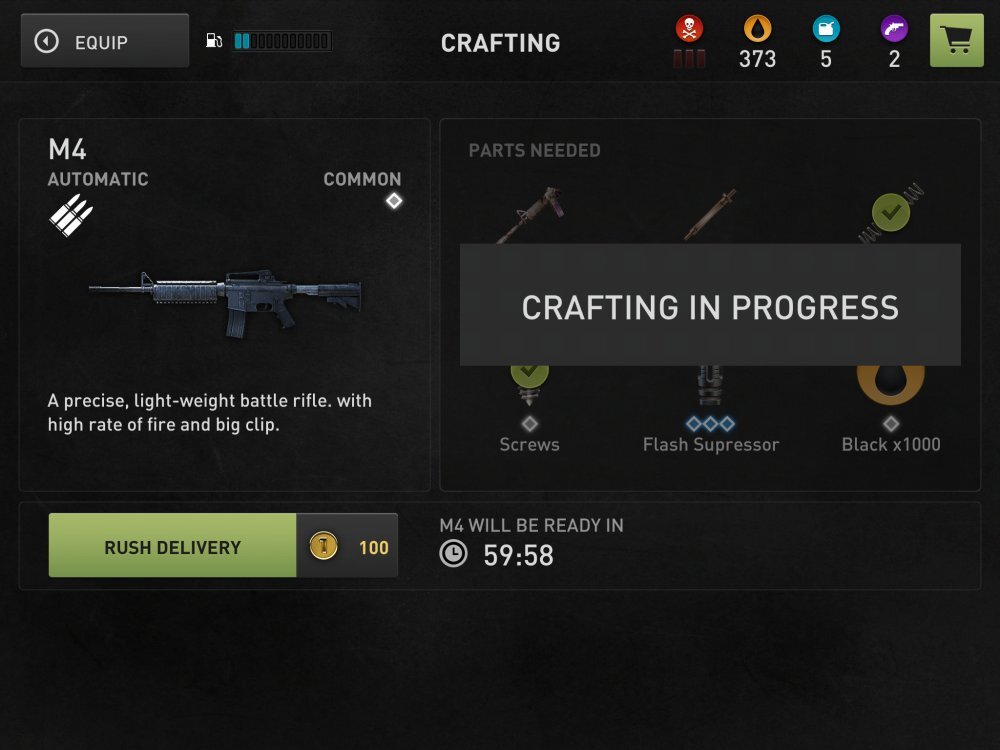
Task: Open the shop via the cart icon
Action: [x=956, y=41]
